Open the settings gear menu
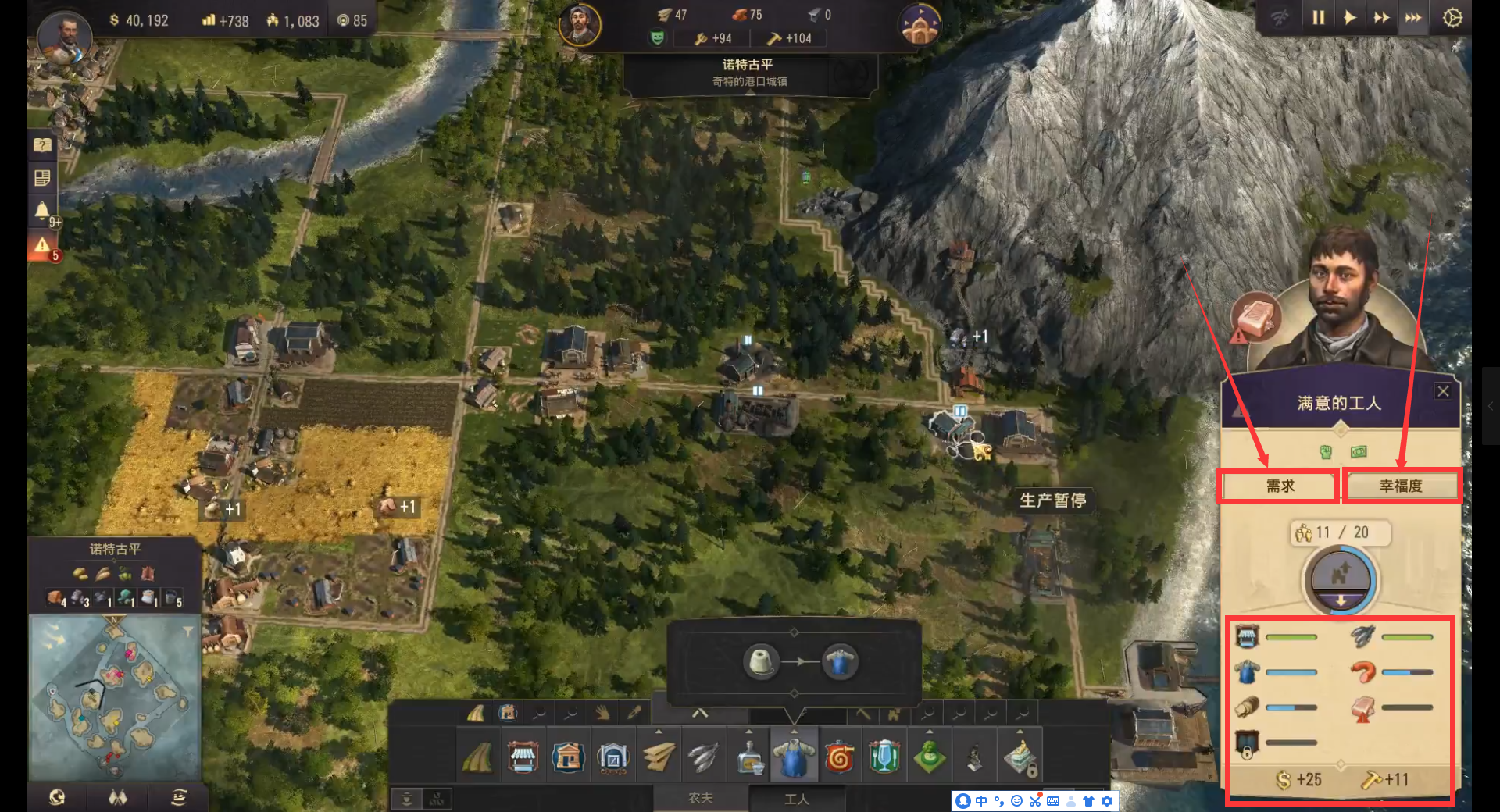The image size is (1500, 812). click(1452, 17)
